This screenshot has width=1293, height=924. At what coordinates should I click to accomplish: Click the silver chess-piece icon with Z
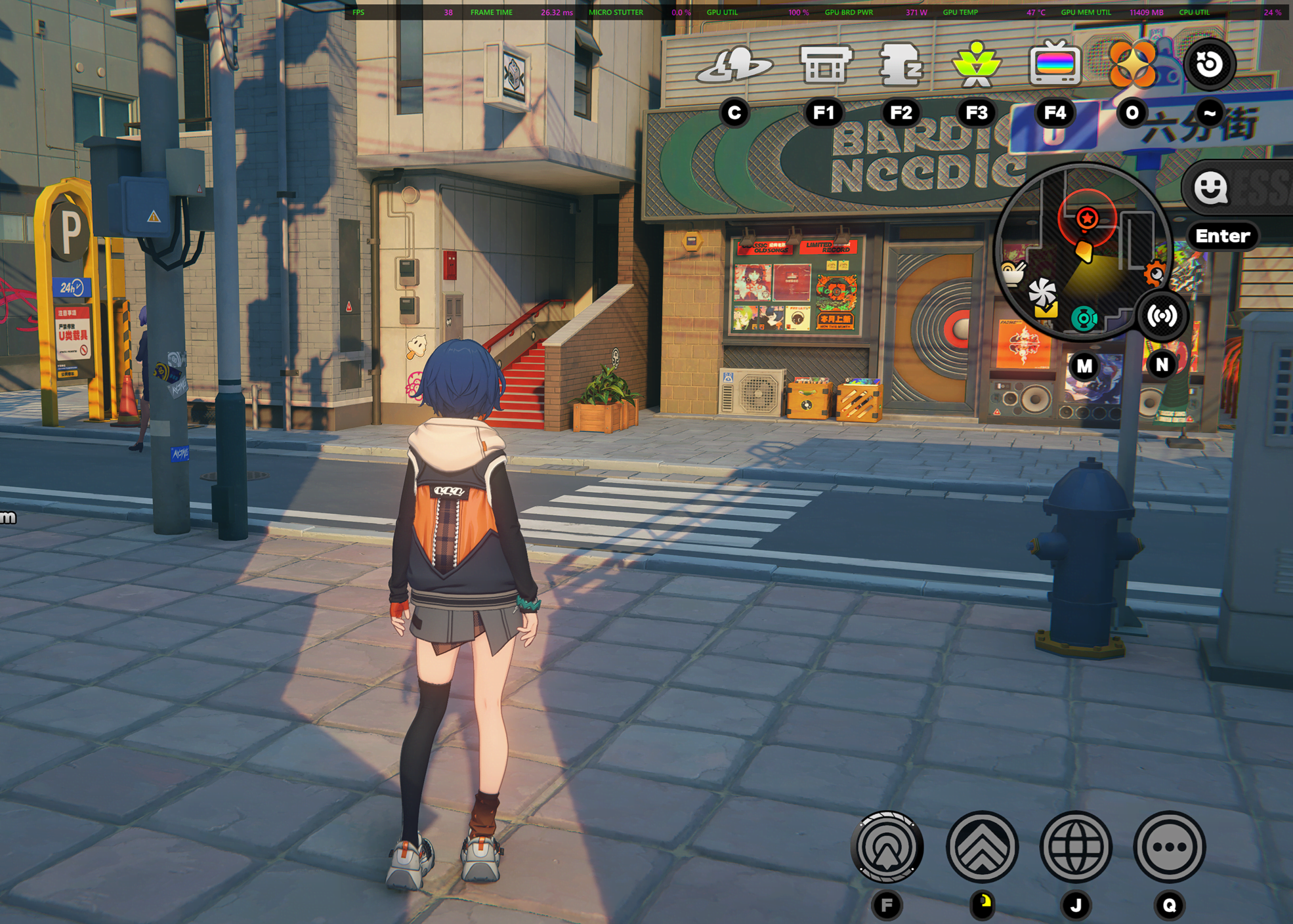tap(901, 64)
